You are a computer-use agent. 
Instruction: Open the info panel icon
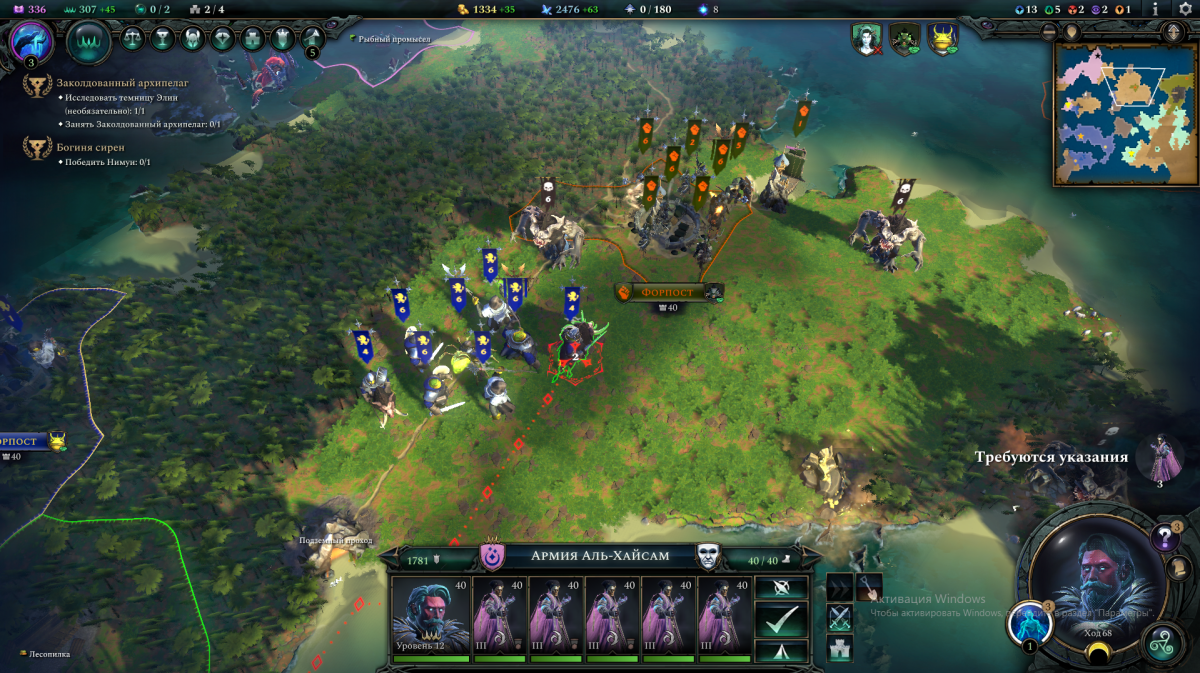(1155, 9)
